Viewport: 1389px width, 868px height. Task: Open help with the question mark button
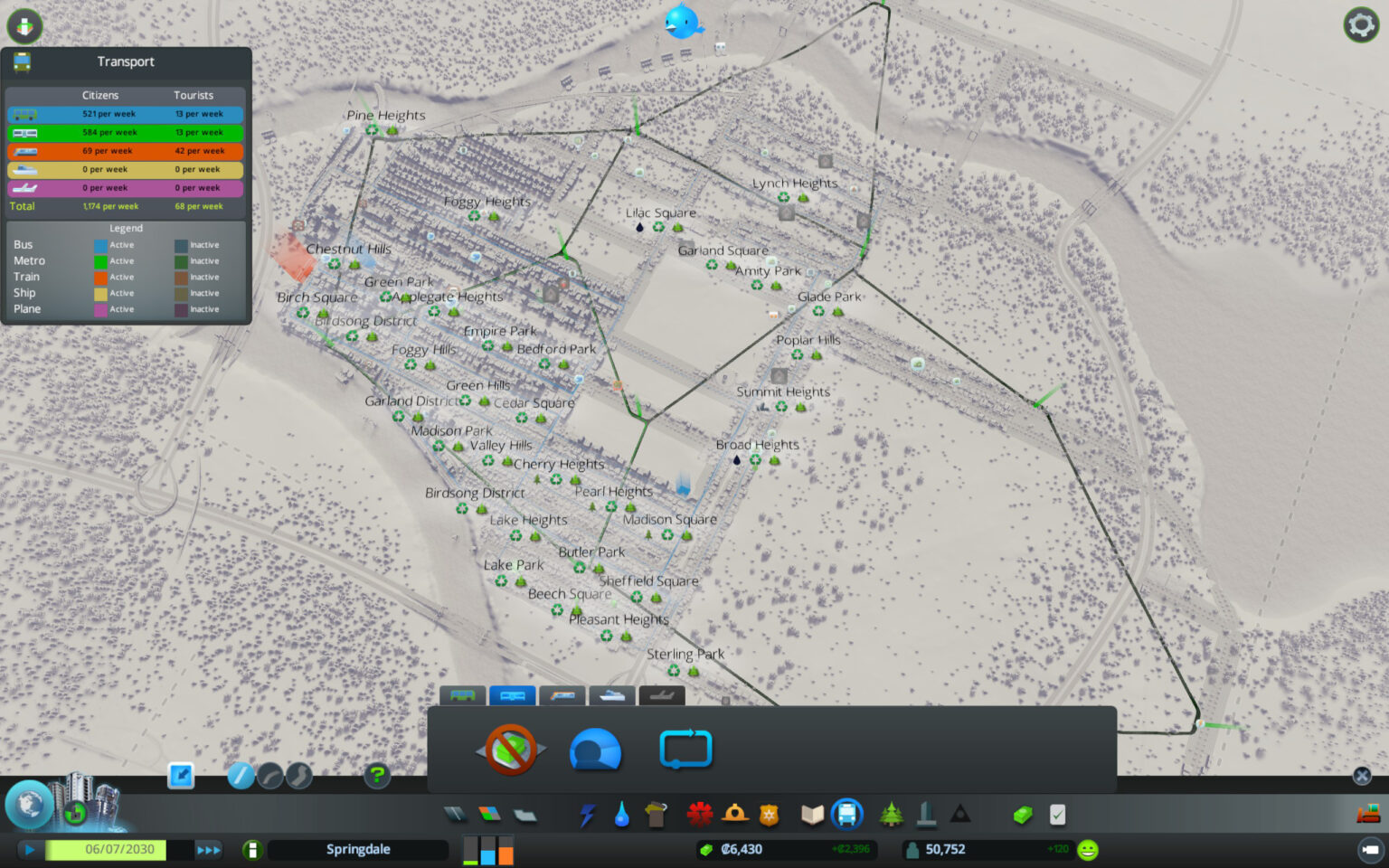point(376,776)
